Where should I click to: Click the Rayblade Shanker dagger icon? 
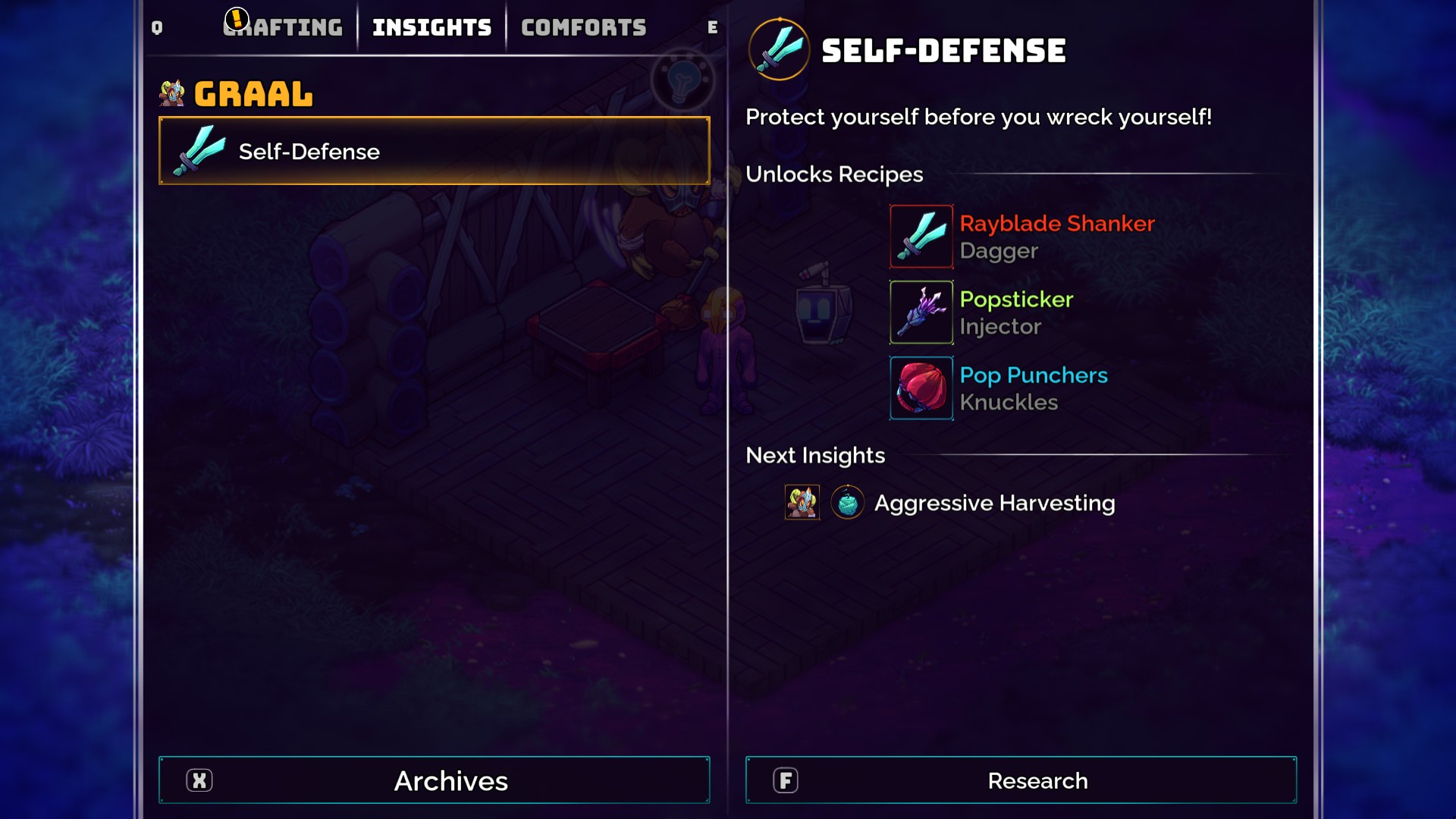(x=921, y=236)
